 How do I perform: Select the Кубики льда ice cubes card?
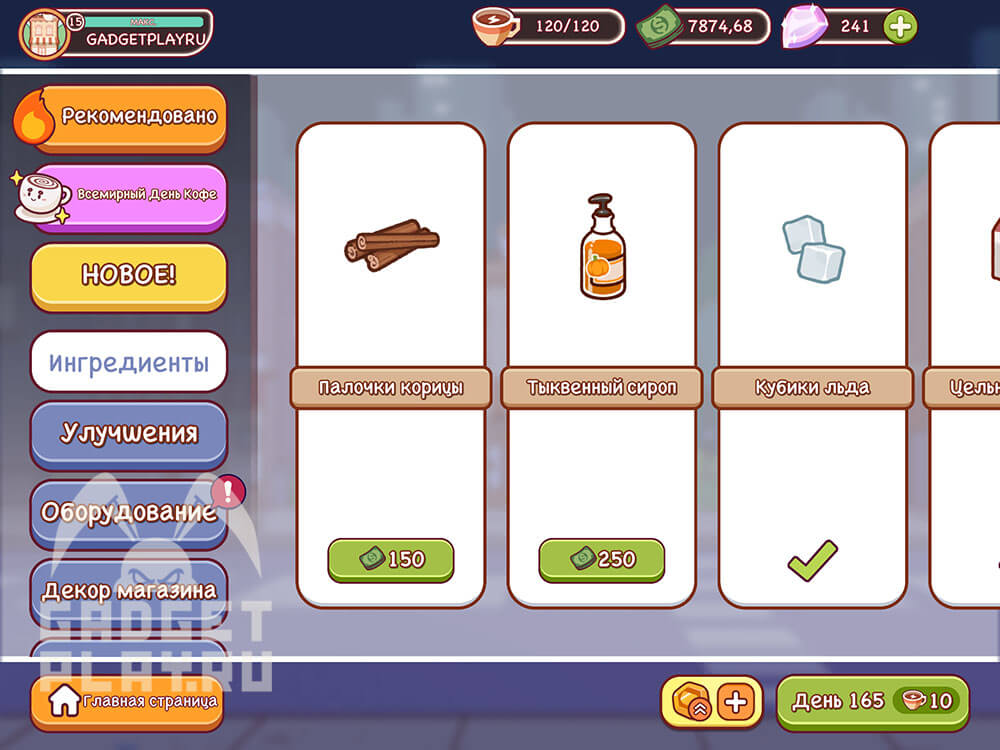pyautogui.click(x=812, y=300)
